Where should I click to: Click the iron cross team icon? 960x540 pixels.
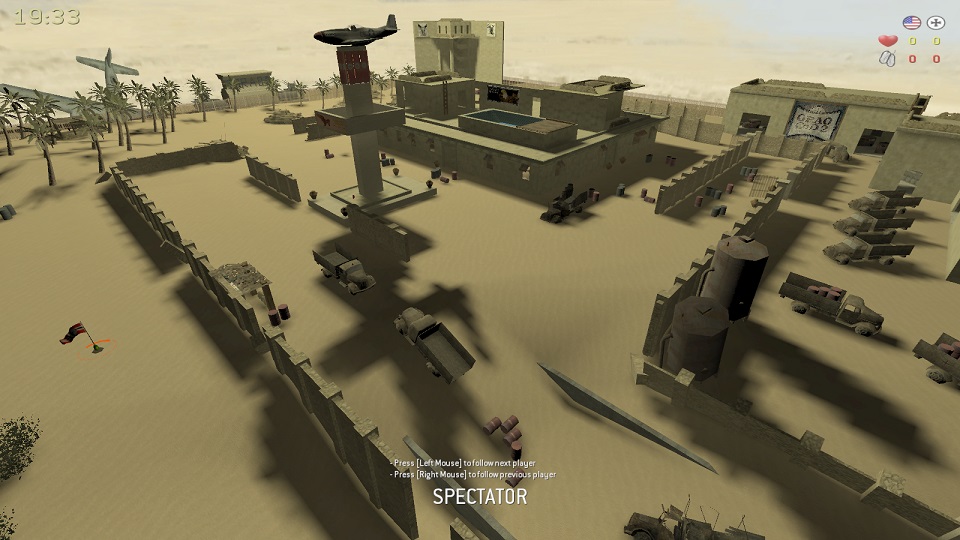click(x=936, y=22)
